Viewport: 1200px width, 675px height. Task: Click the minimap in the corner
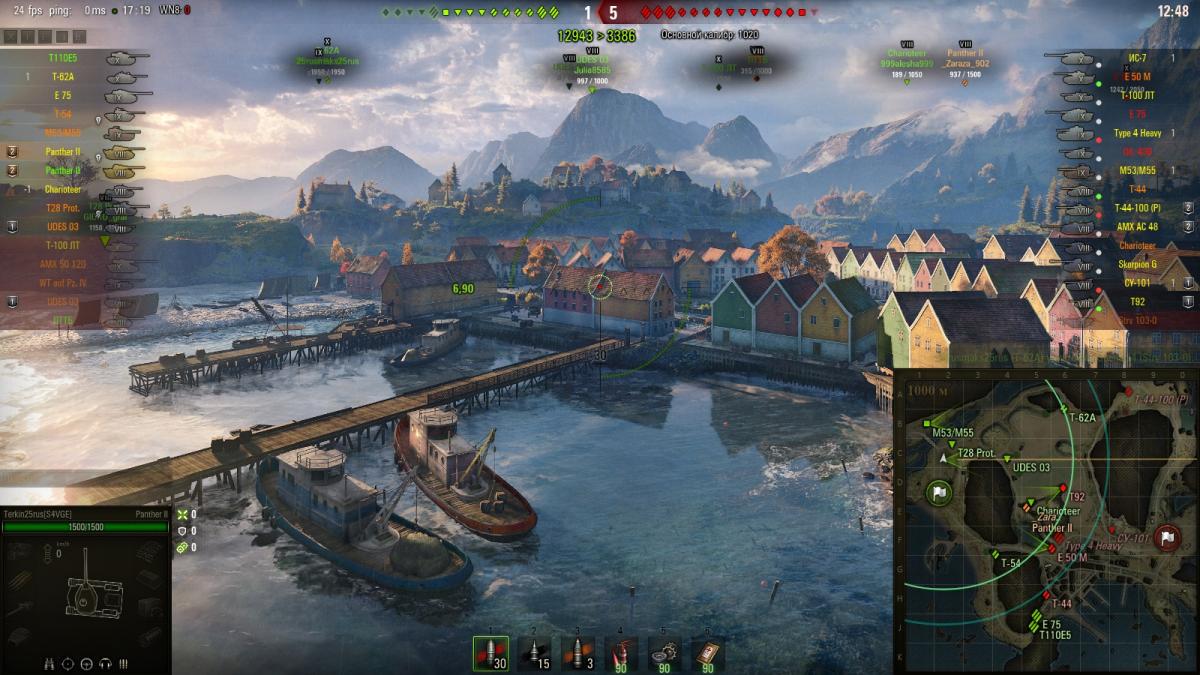tap(1045, 520)
